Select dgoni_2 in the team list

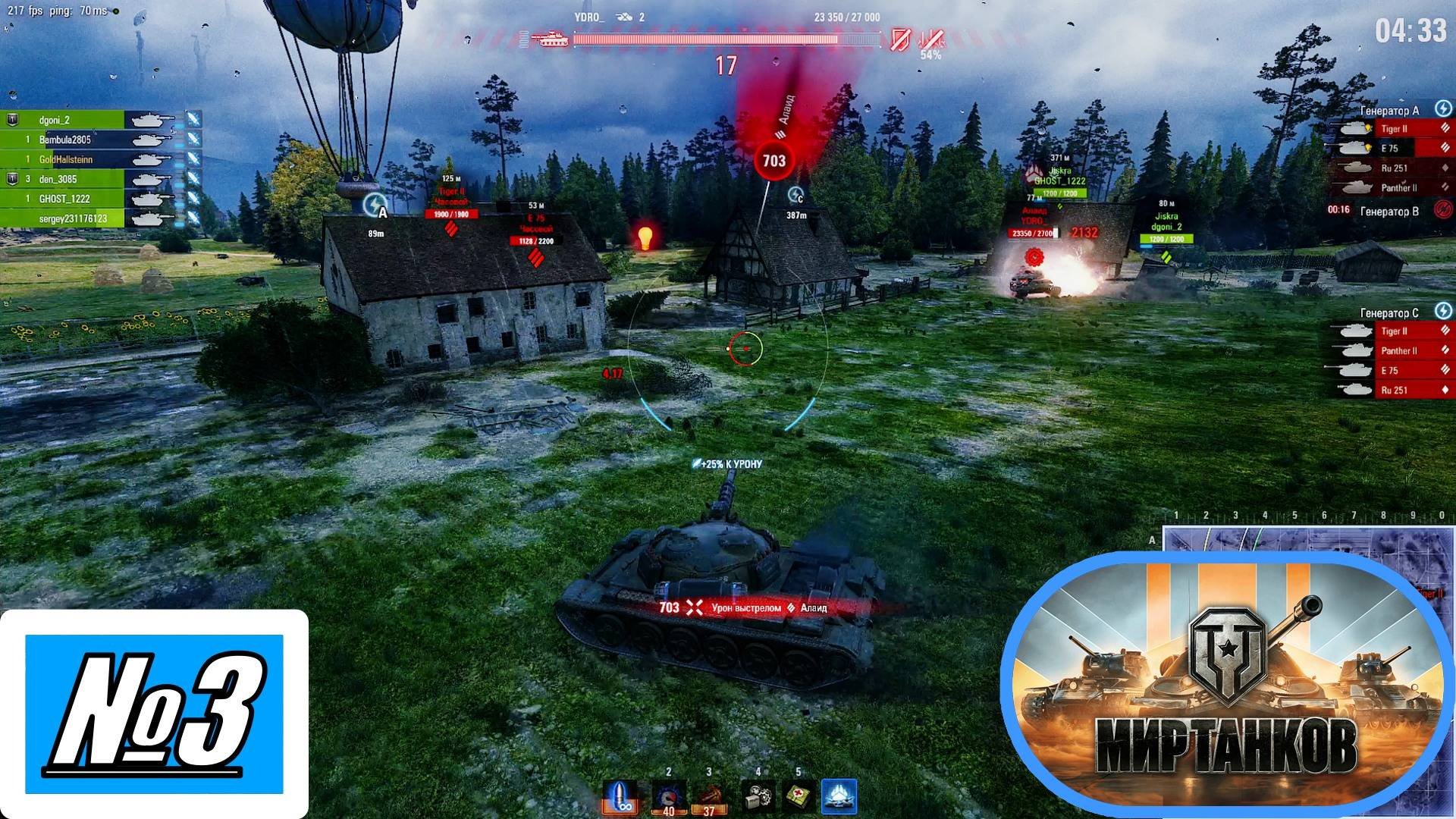pyautogui.click(x=64, y=120)
